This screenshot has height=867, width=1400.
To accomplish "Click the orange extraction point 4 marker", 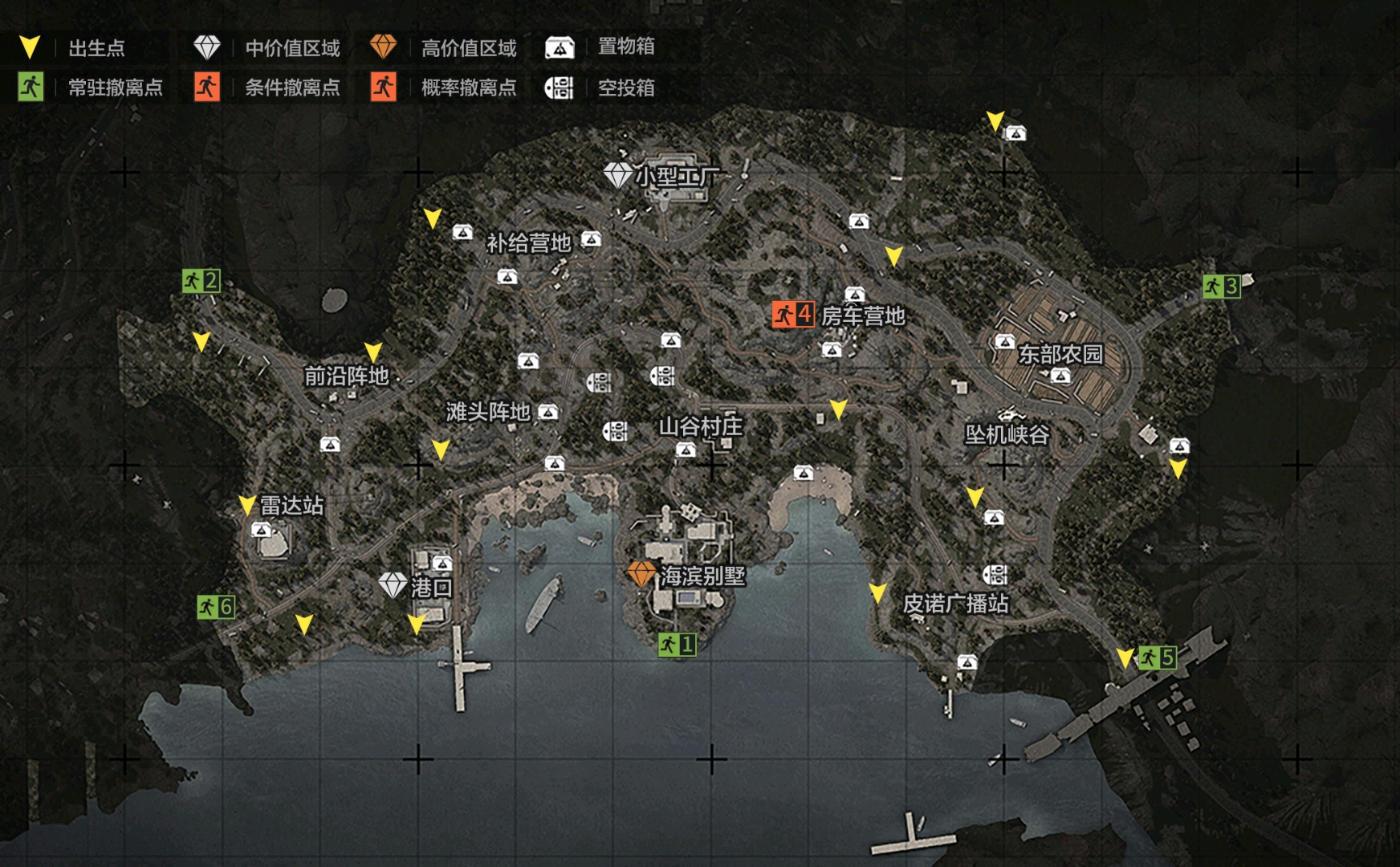I will pos(793,314).
